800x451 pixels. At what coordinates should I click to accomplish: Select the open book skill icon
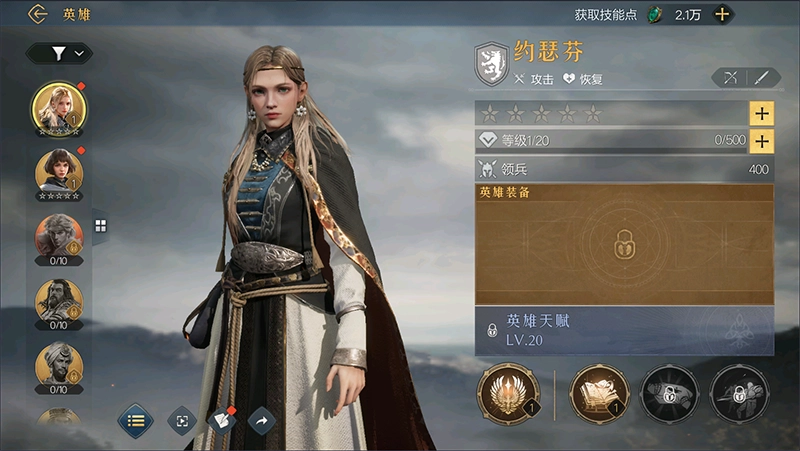(599, 393)
